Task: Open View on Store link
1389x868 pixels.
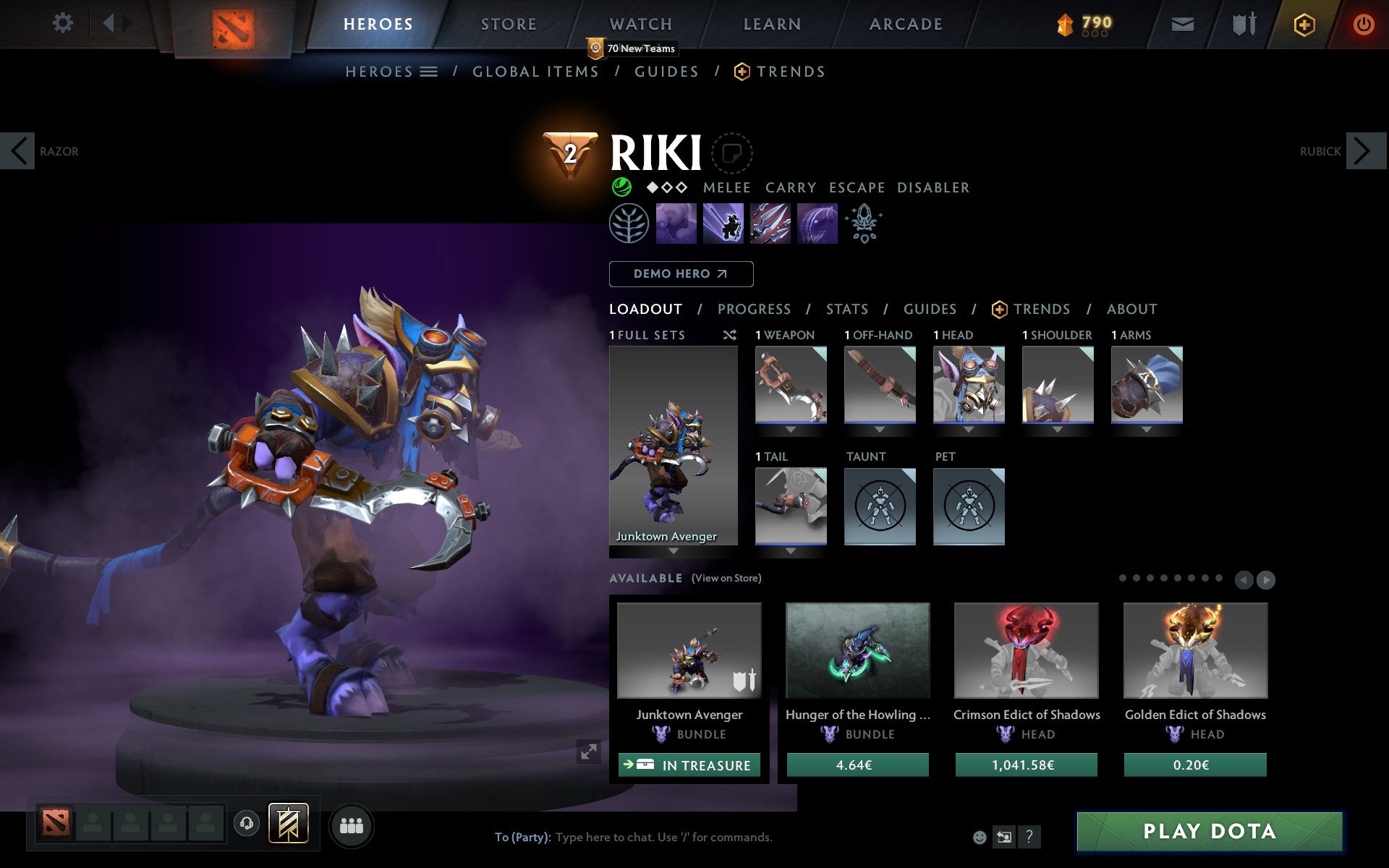Action: (726, 578)
